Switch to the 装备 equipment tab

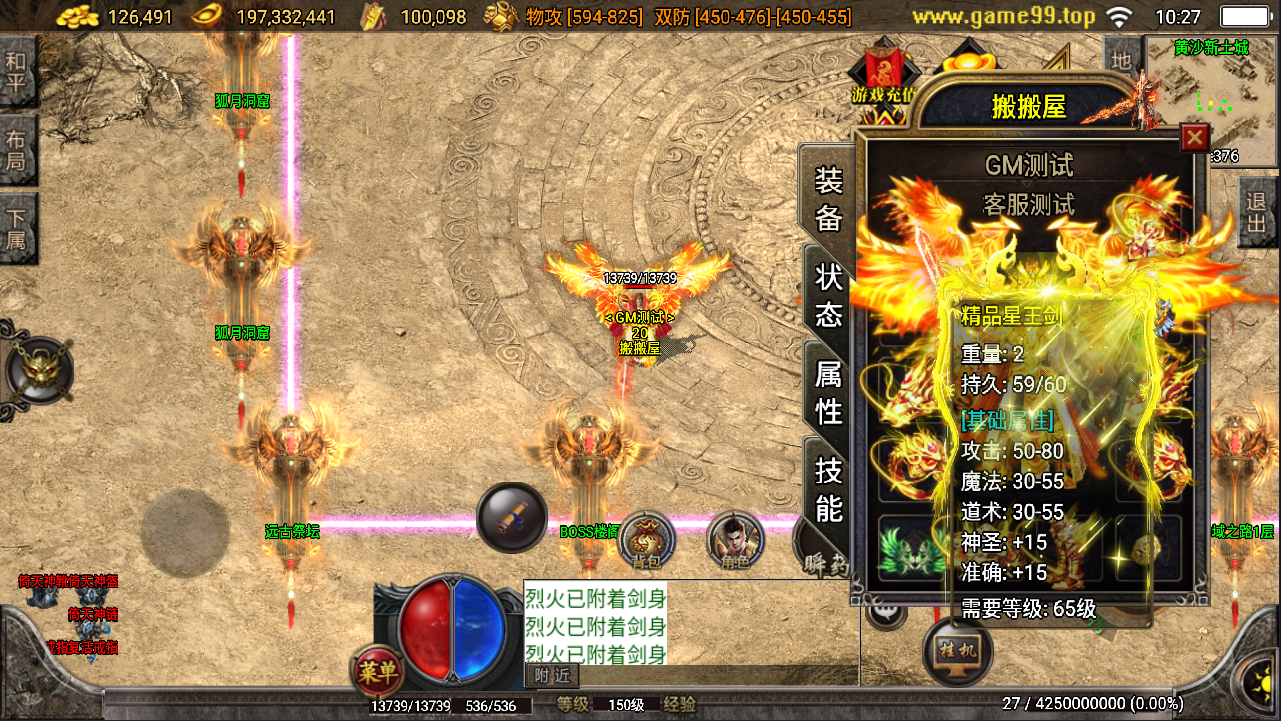(829, 200)
